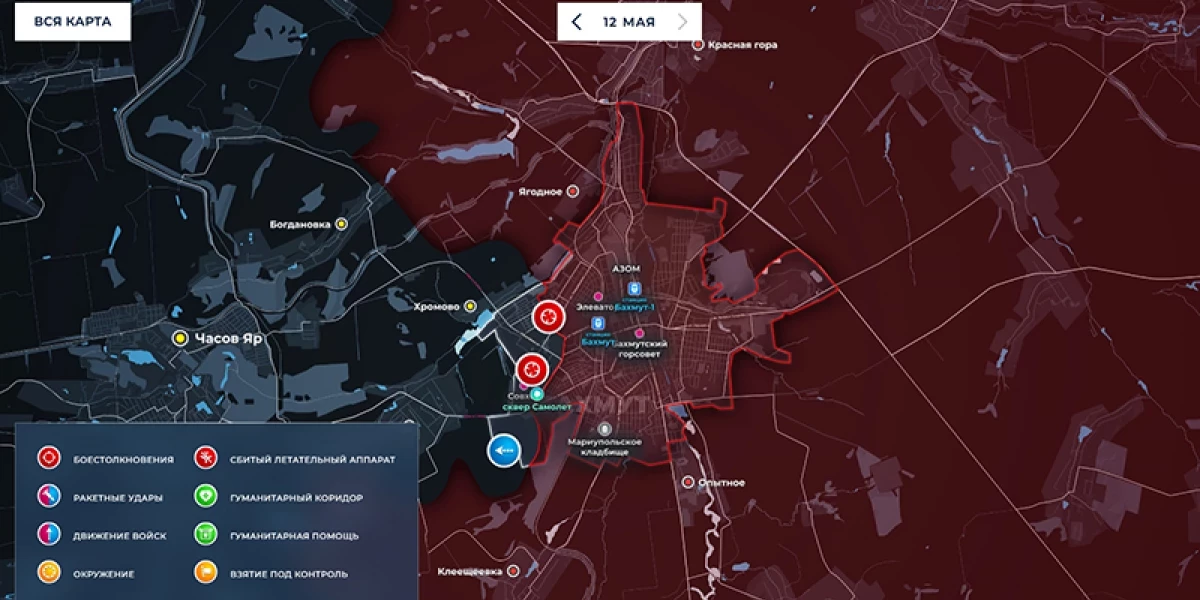The image size is (1200, 600).
Task: Select the Хромово settlement marker
Action: 471,306
